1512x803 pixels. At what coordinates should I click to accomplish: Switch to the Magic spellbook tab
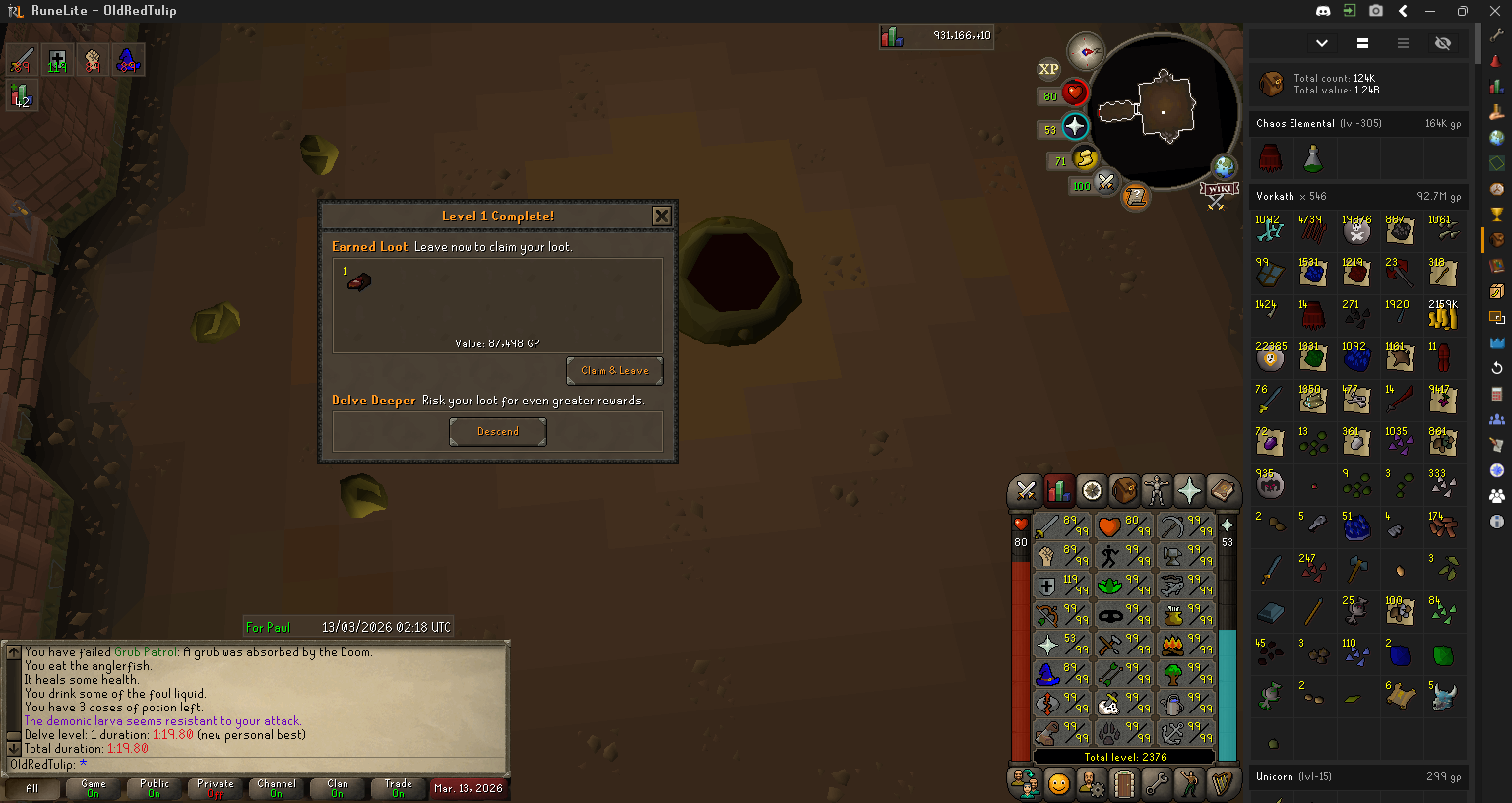1222,490
